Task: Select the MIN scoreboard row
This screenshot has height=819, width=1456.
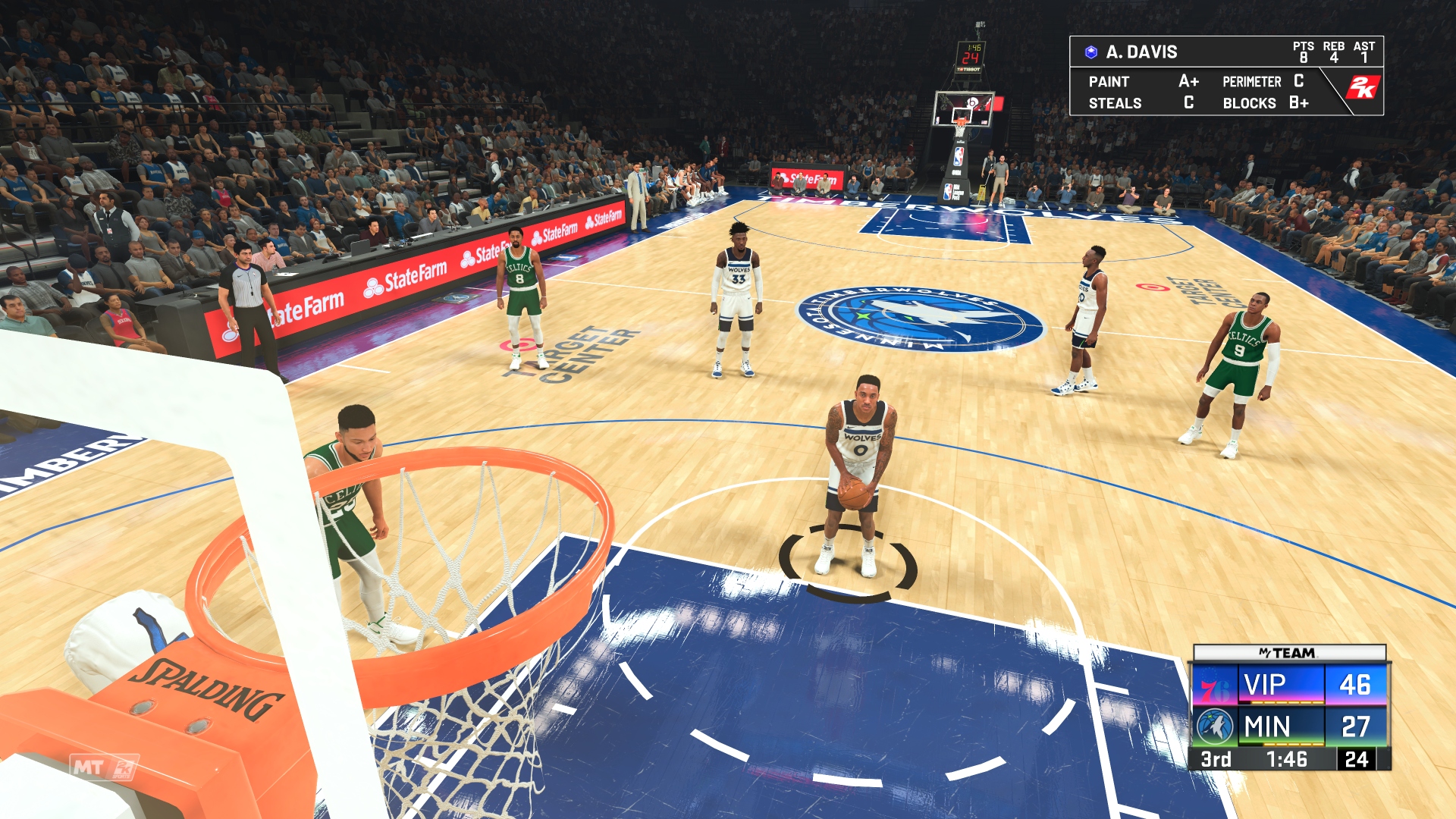Action: (1267, 725)
